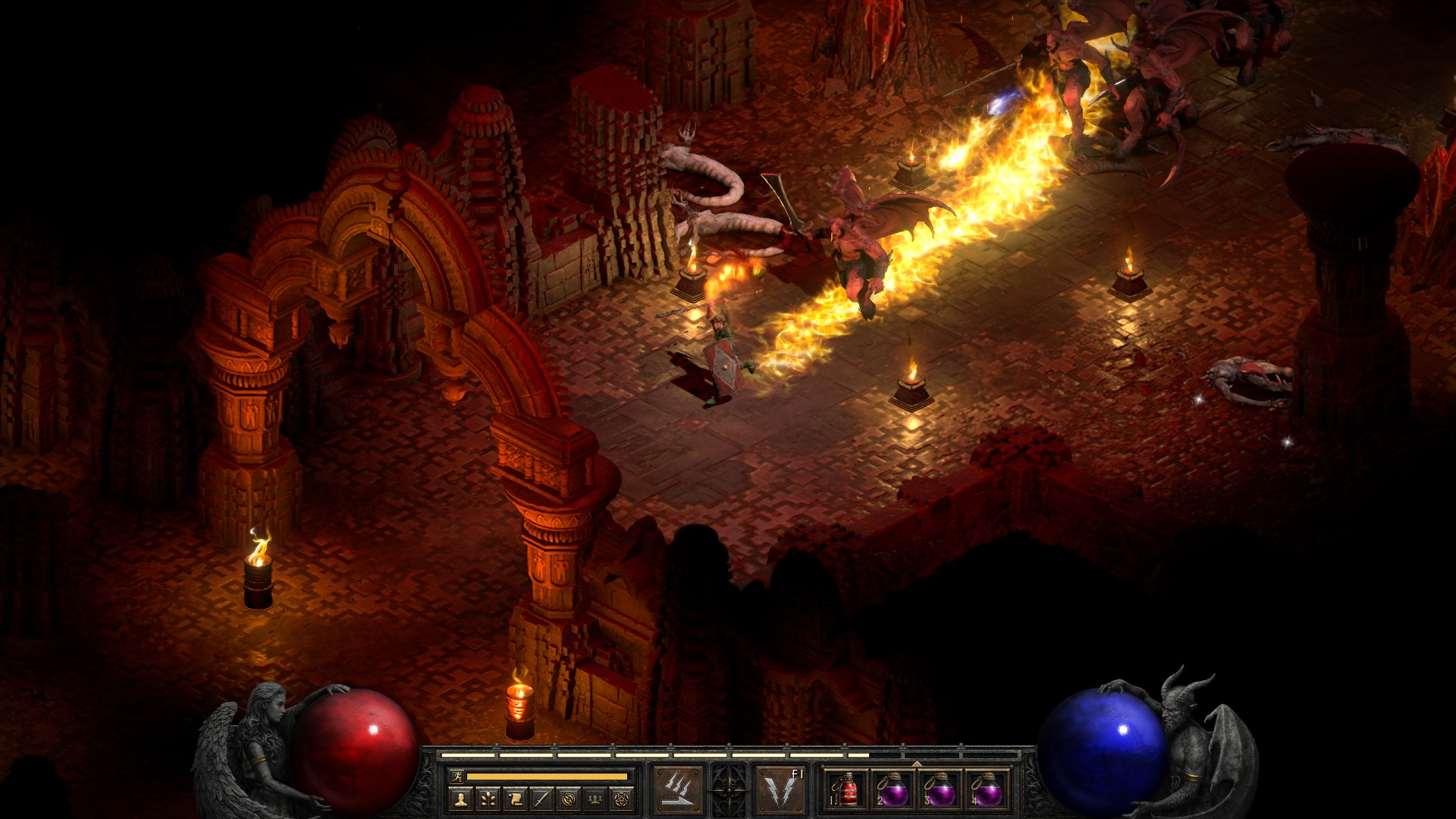Select the lightning right skill labeled F1
The height and width of the screenshot is (819, 1456).
[781, 790]
